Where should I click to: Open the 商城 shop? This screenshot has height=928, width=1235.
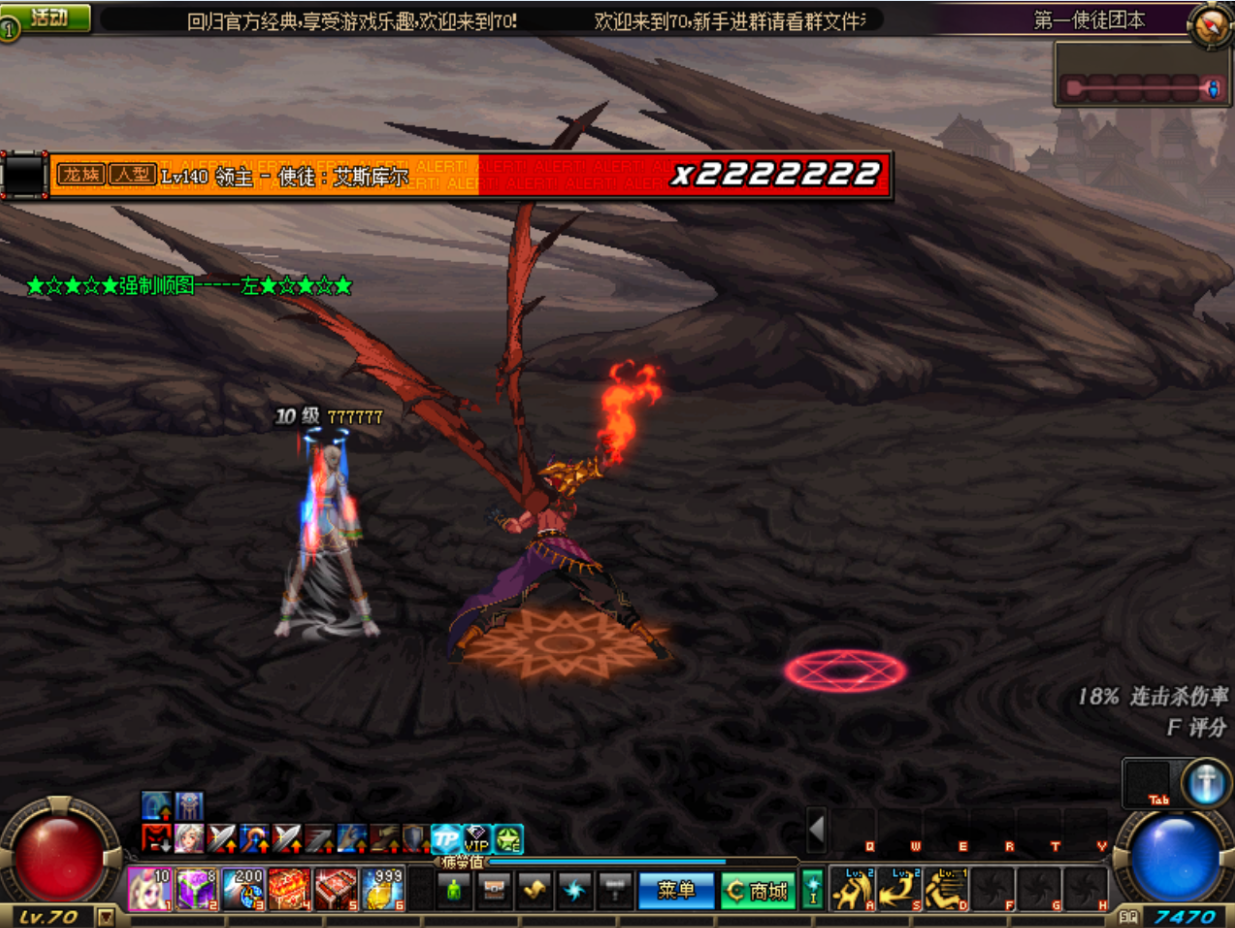[758, 890]
